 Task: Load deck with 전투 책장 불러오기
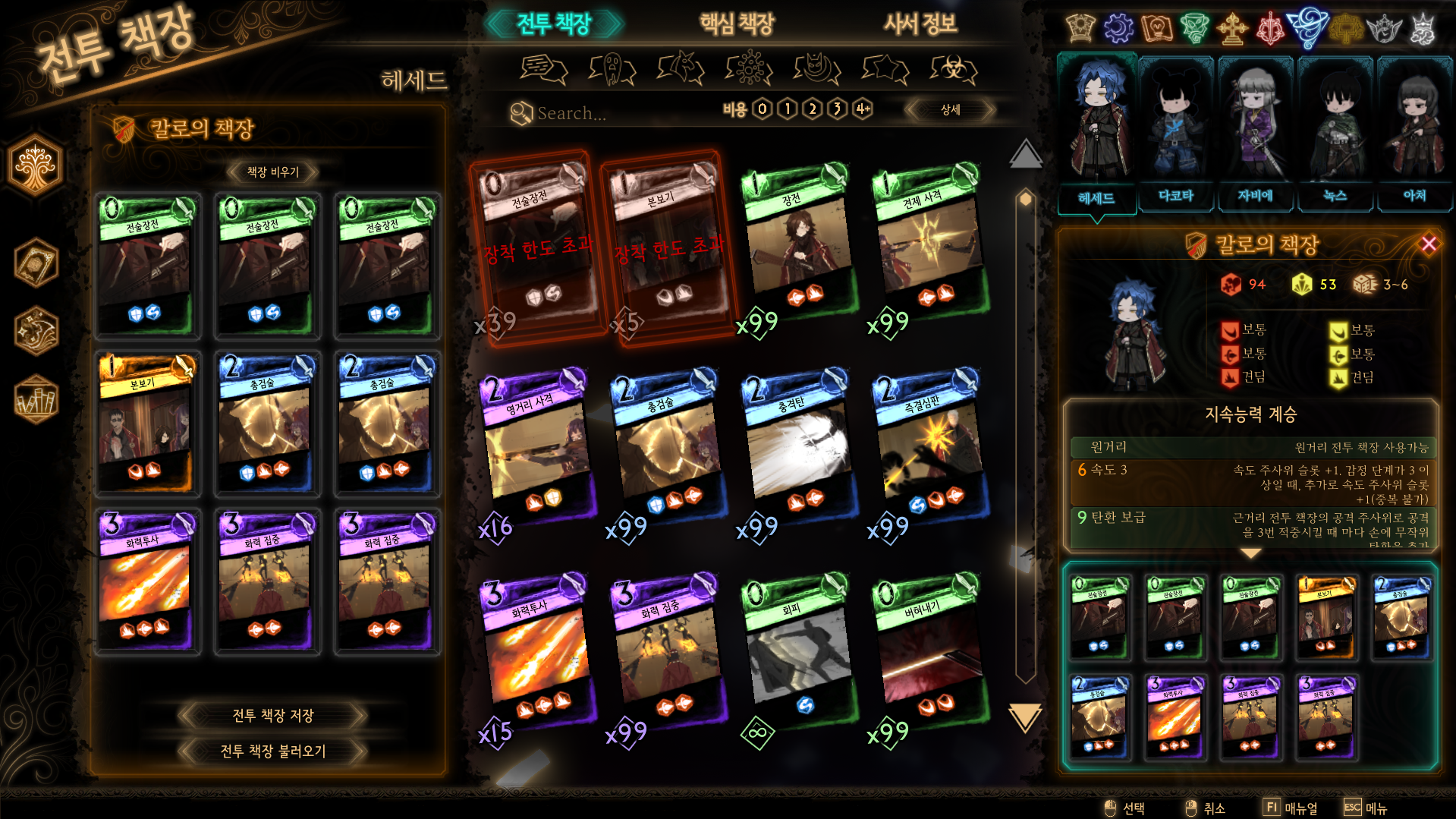pos(272,751)
